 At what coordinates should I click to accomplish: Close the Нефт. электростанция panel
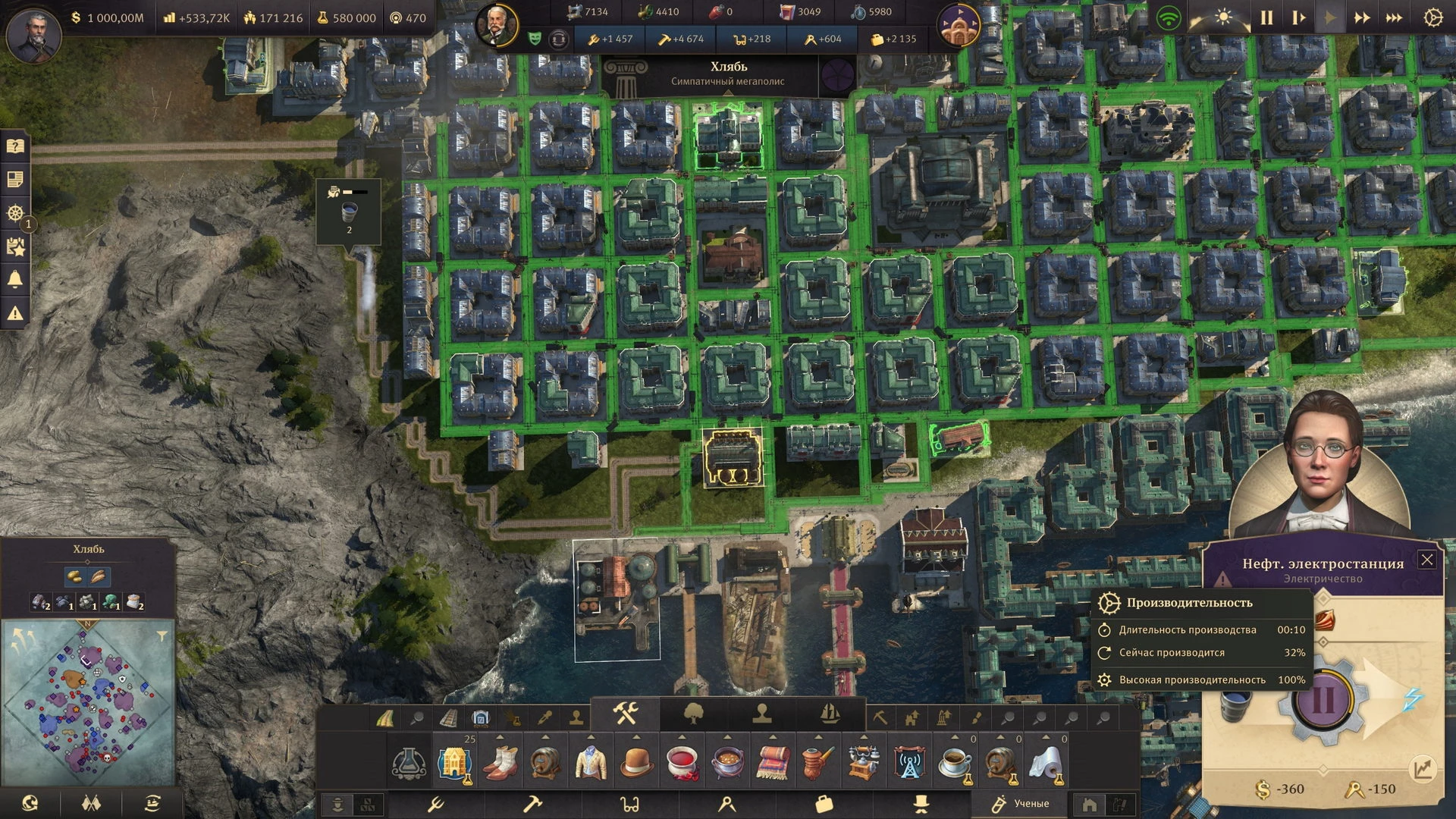[1427, 560]
